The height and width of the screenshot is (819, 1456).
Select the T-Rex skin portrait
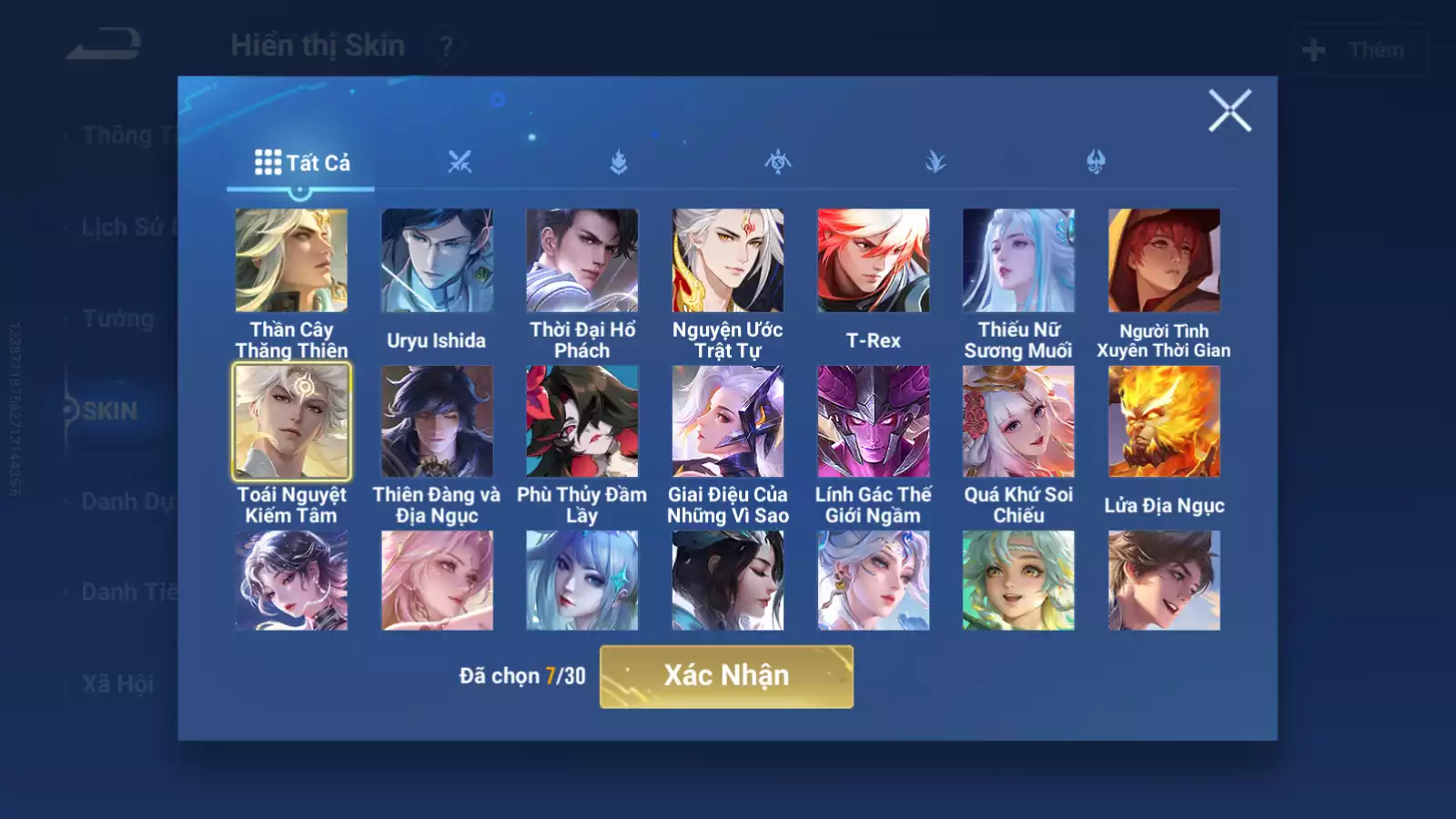click(x=874, y=261)
